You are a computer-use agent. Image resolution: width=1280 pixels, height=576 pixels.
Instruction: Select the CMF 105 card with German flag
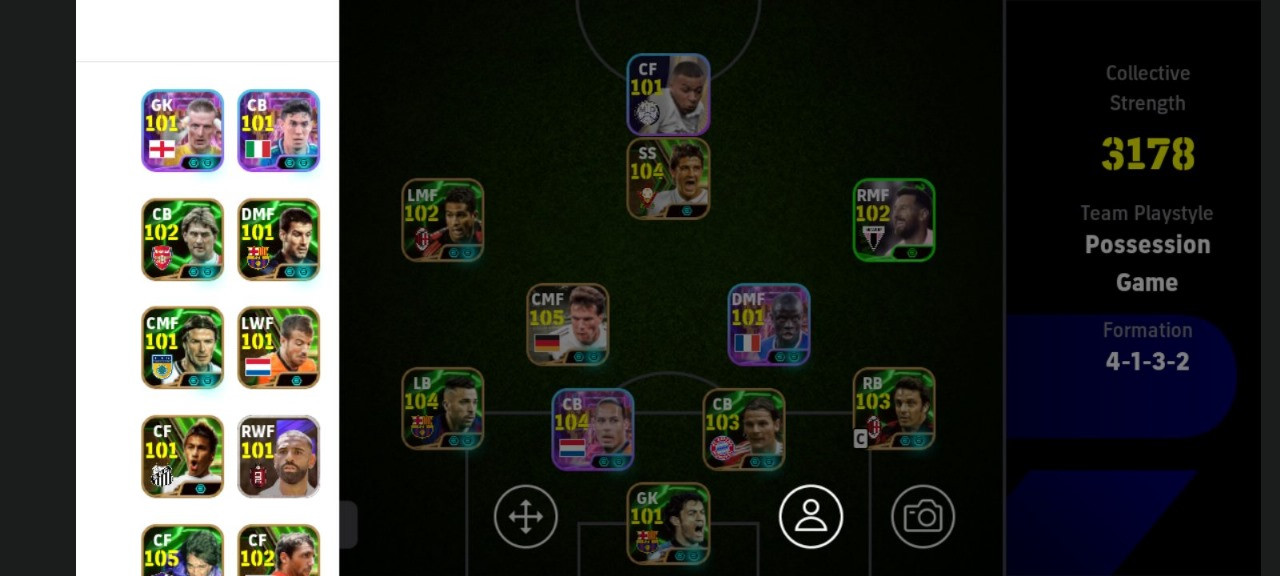(568, 324)
